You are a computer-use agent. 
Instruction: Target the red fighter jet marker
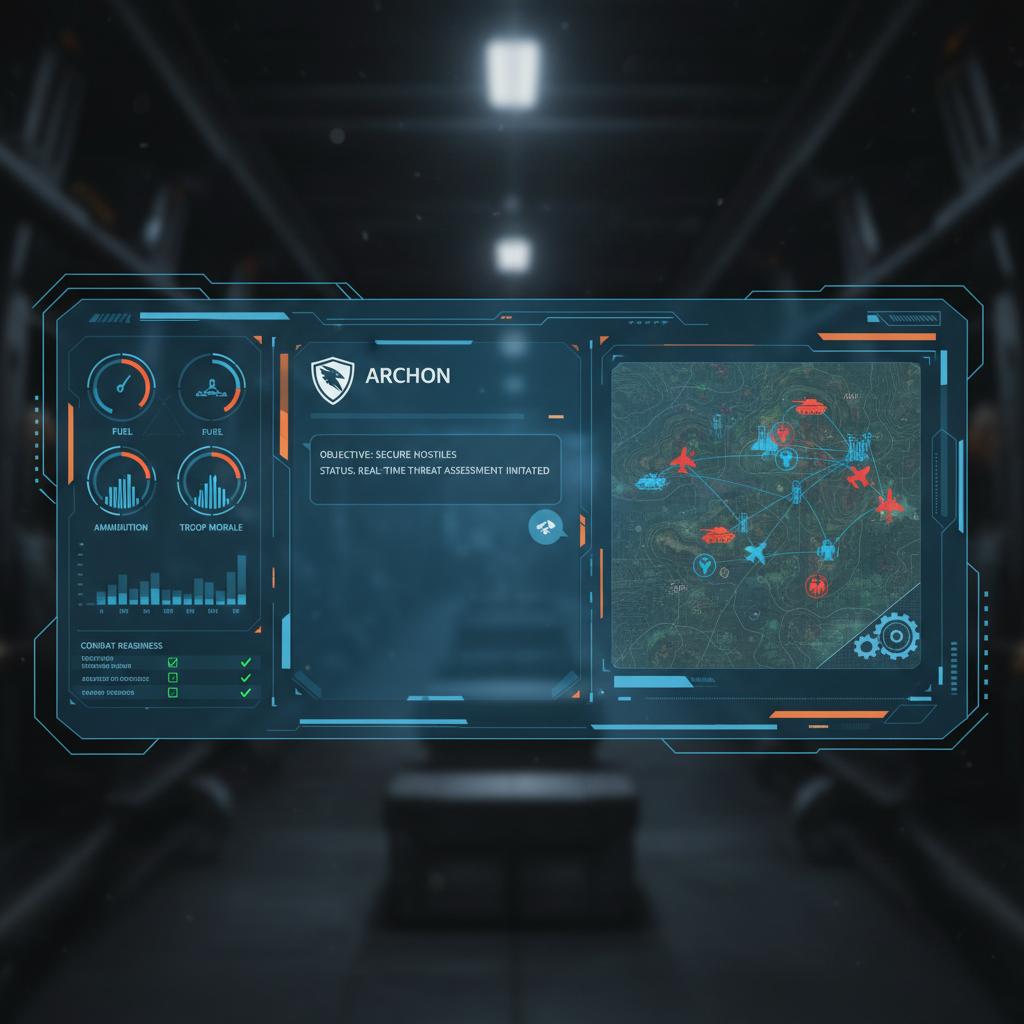coord(684,461)
